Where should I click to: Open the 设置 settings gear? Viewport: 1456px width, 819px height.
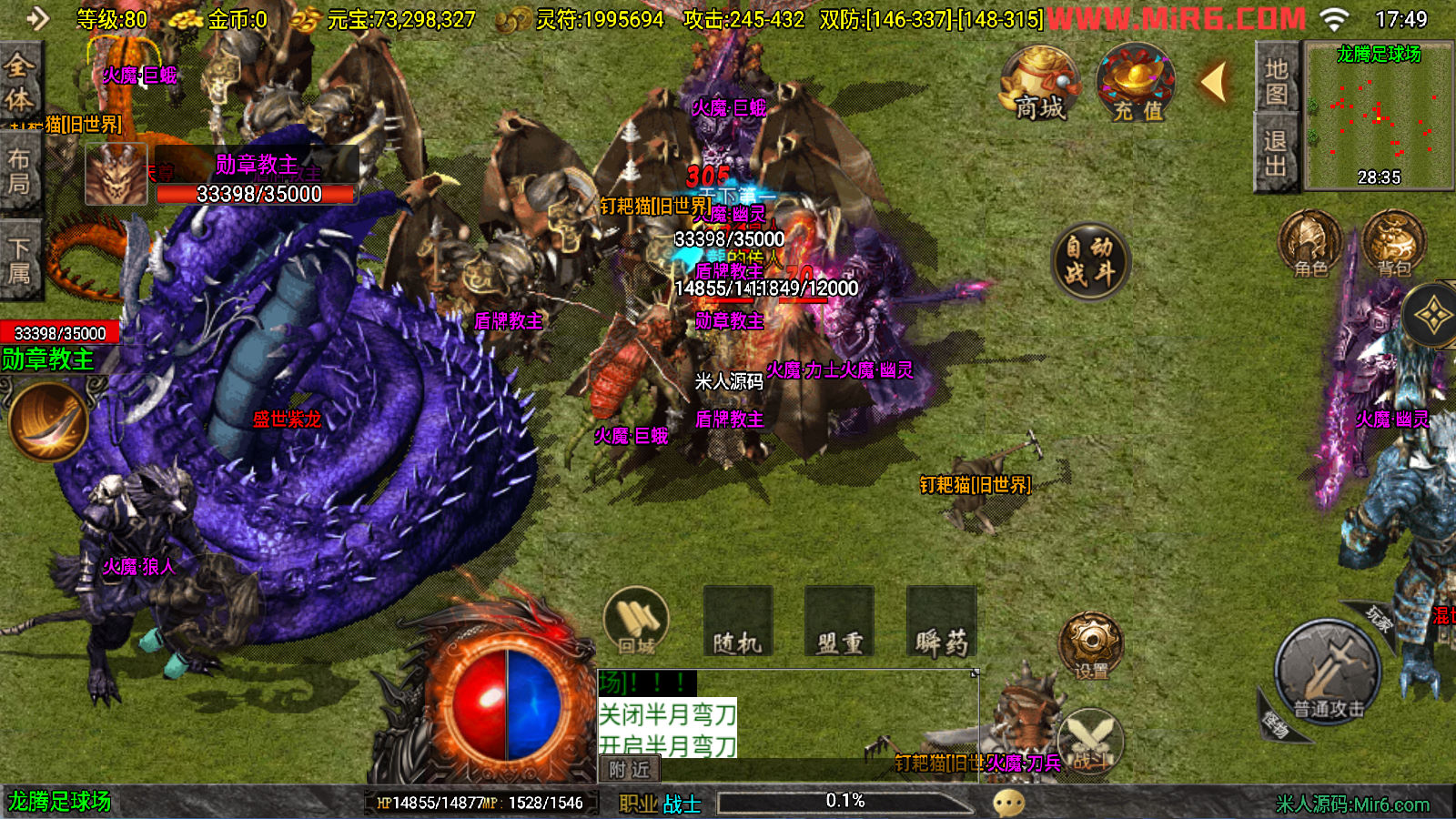pos(1091,646)
